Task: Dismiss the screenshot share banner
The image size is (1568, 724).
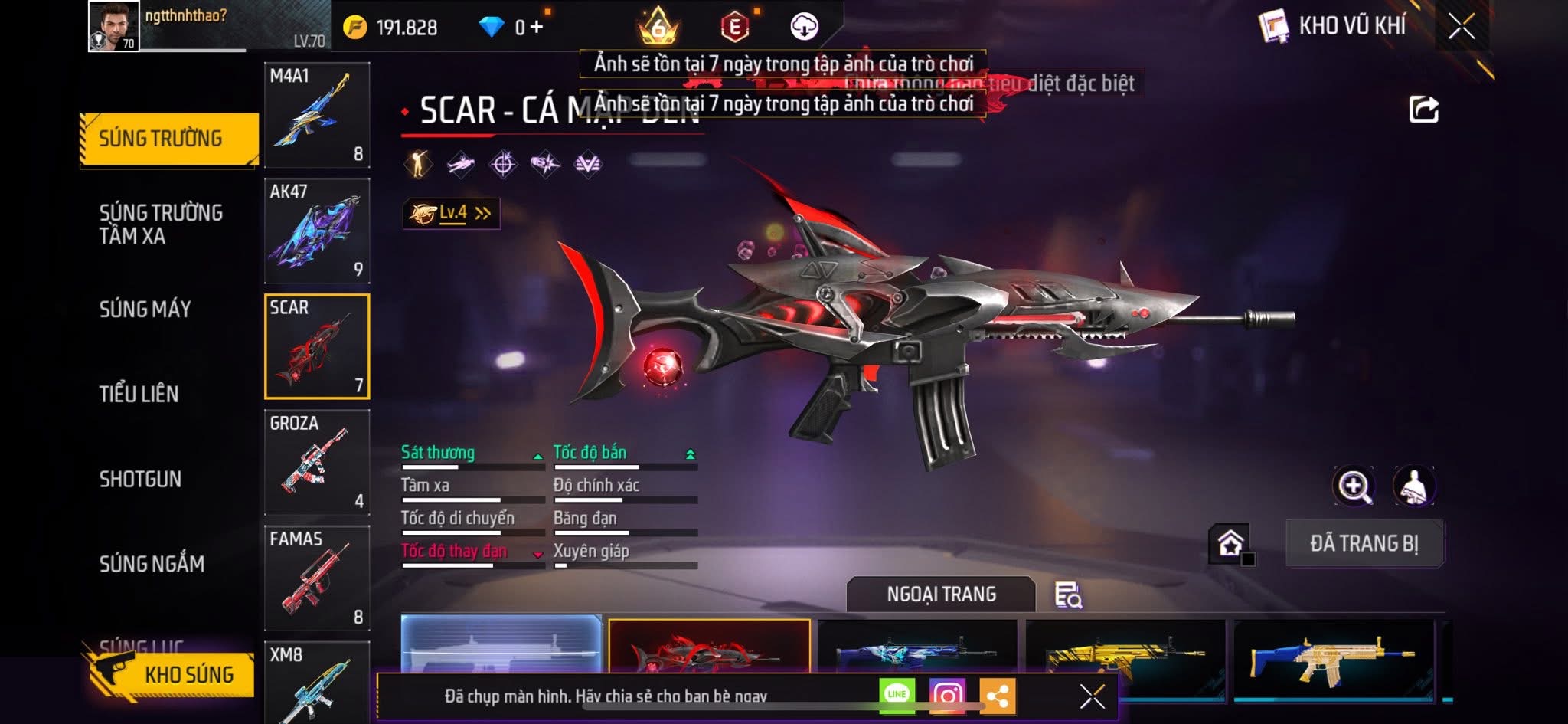Action: [1092, 696]
